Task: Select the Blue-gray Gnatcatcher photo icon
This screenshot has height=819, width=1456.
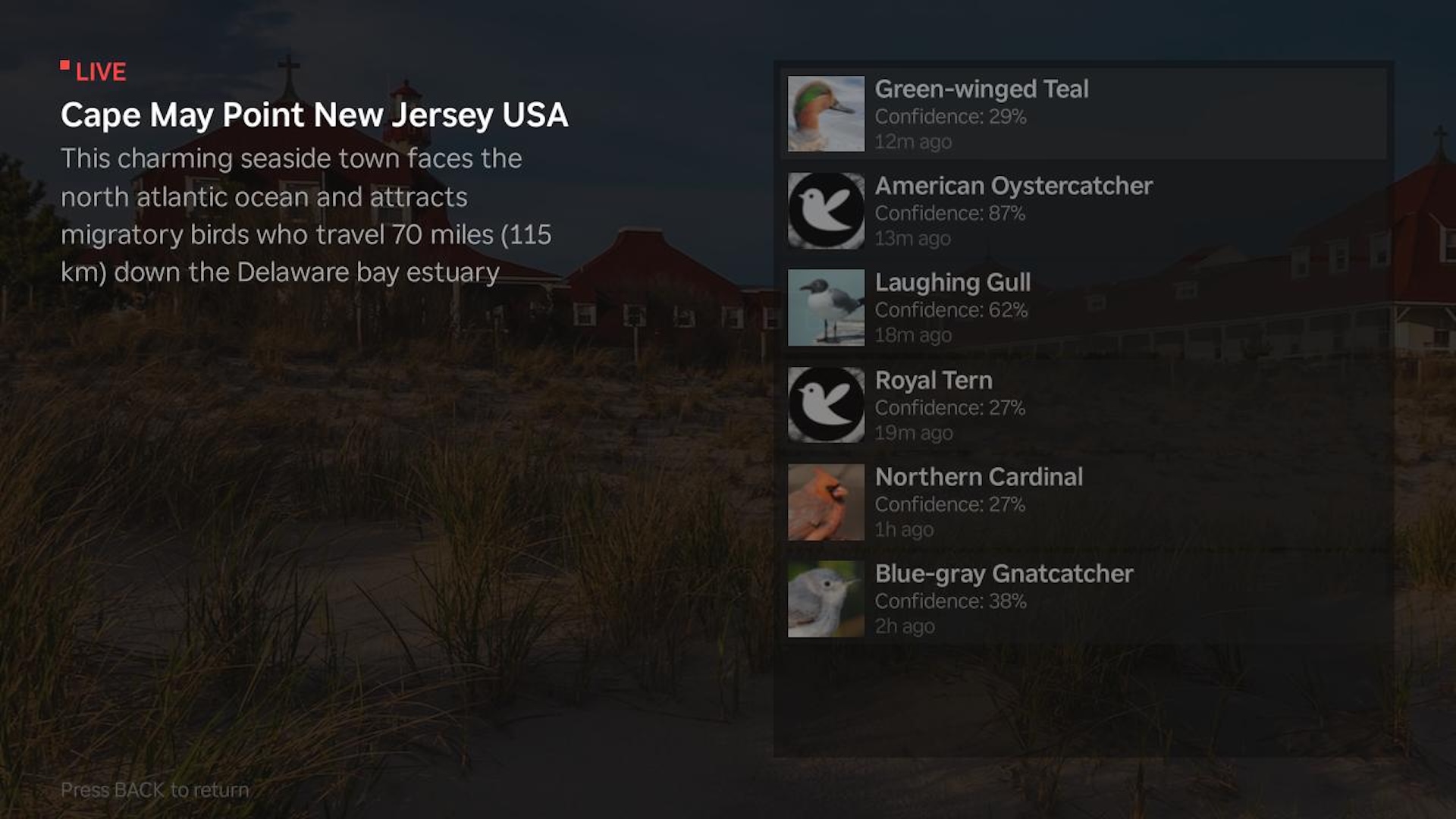Action: point(825,598)
